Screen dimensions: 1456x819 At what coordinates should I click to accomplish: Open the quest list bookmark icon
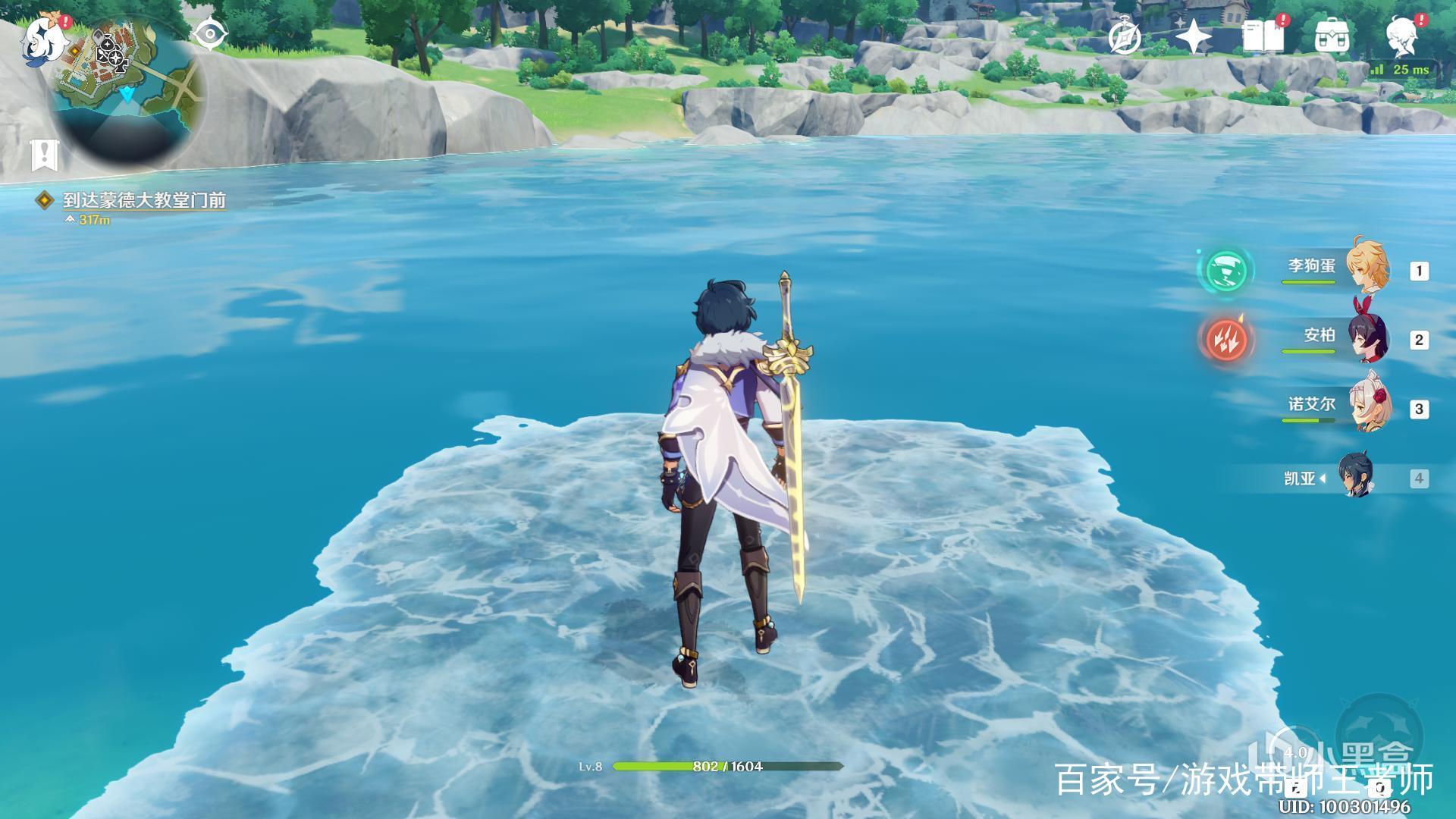45,155
